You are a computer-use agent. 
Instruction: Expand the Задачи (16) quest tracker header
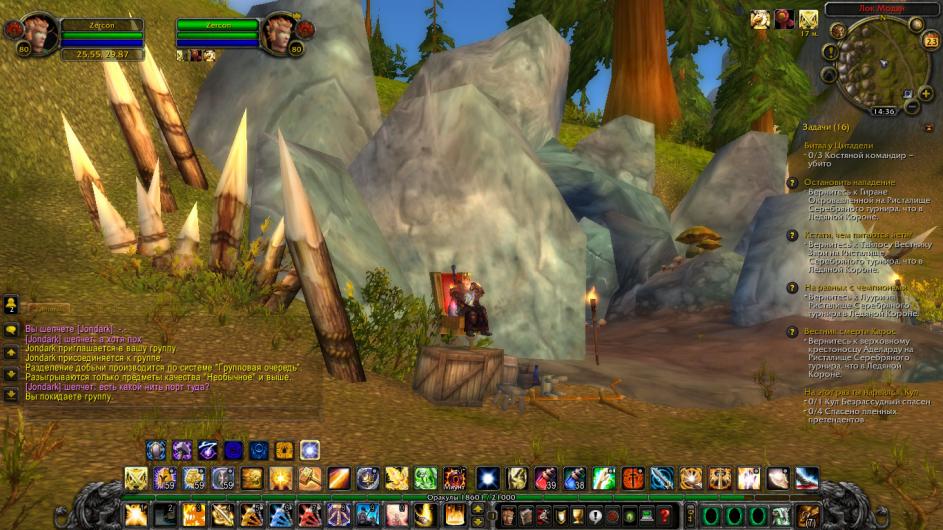pos(827,127)
